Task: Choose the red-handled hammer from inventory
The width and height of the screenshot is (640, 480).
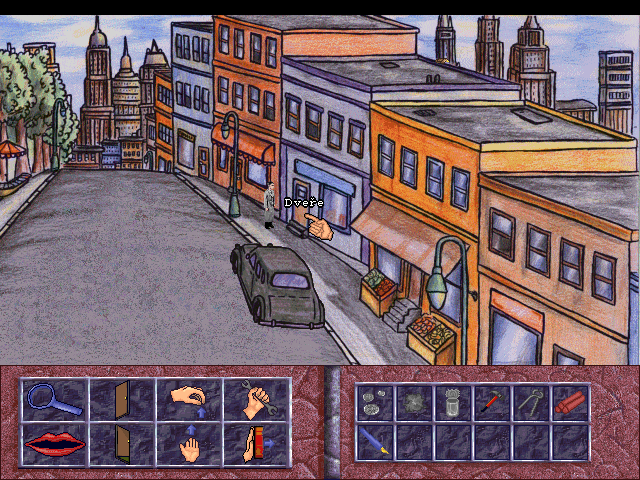Action: pos(490,403)
